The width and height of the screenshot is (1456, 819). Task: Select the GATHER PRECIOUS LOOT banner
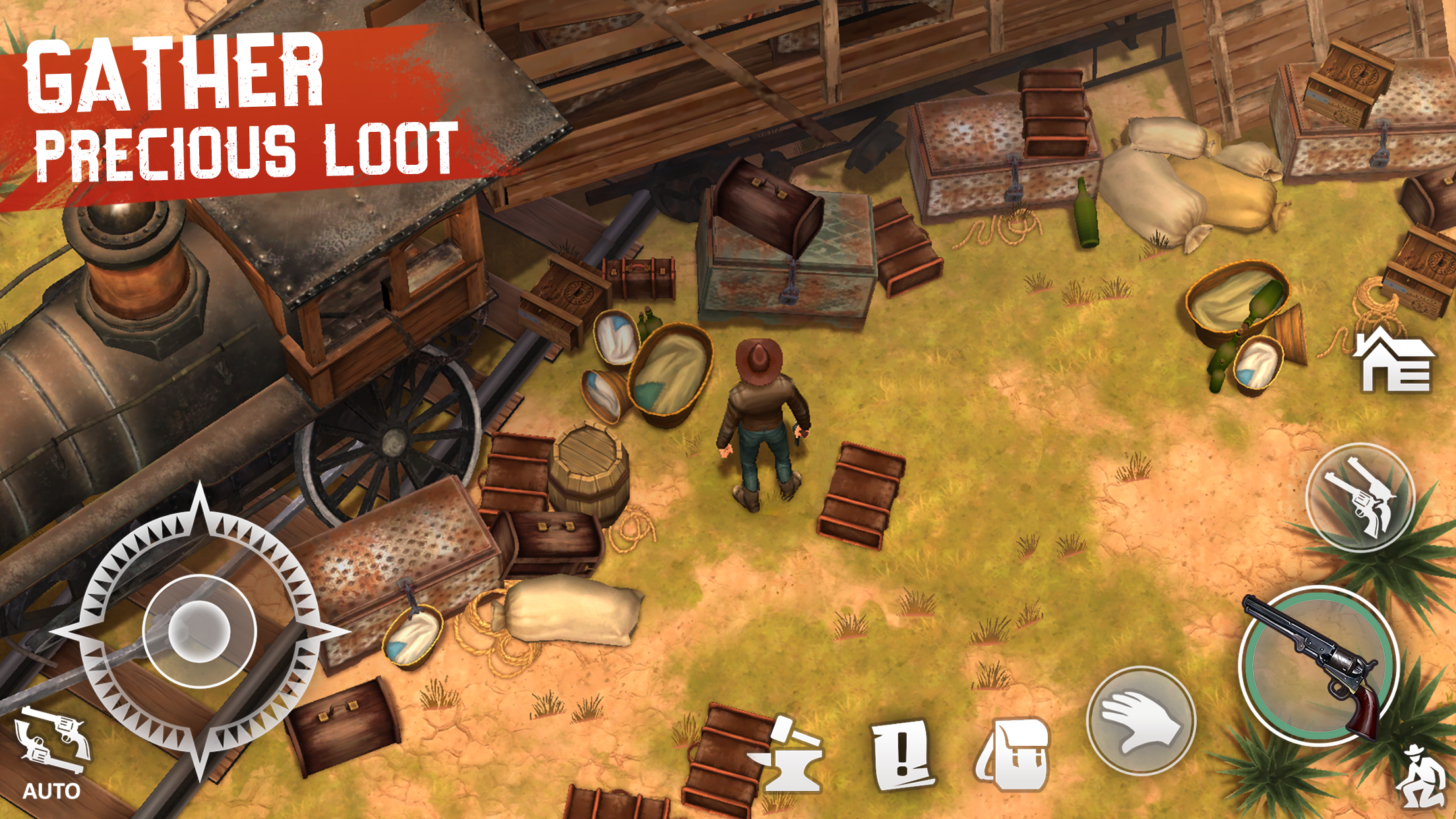(231, 106)
